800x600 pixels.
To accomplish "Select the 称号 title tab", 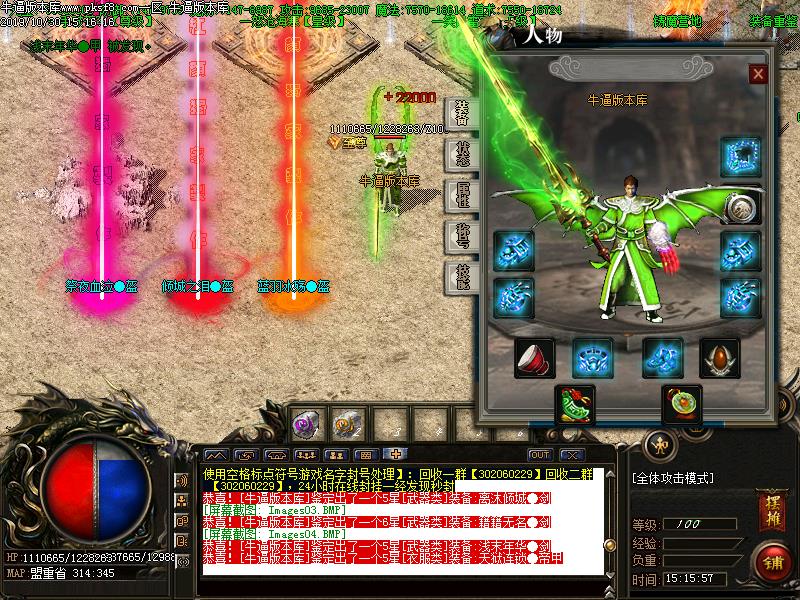I will pos(462,236).
